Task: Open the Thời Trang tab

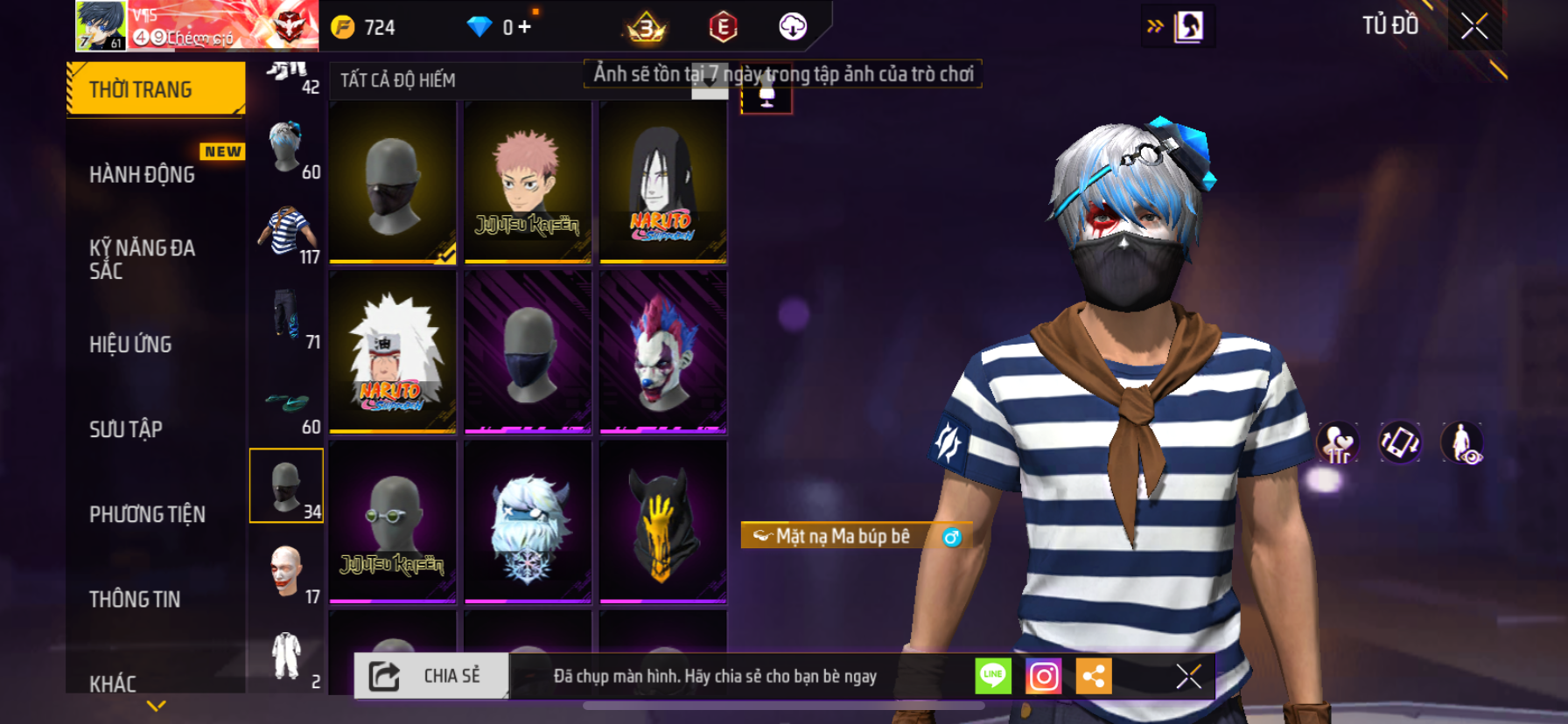Action: pos(156,89)
